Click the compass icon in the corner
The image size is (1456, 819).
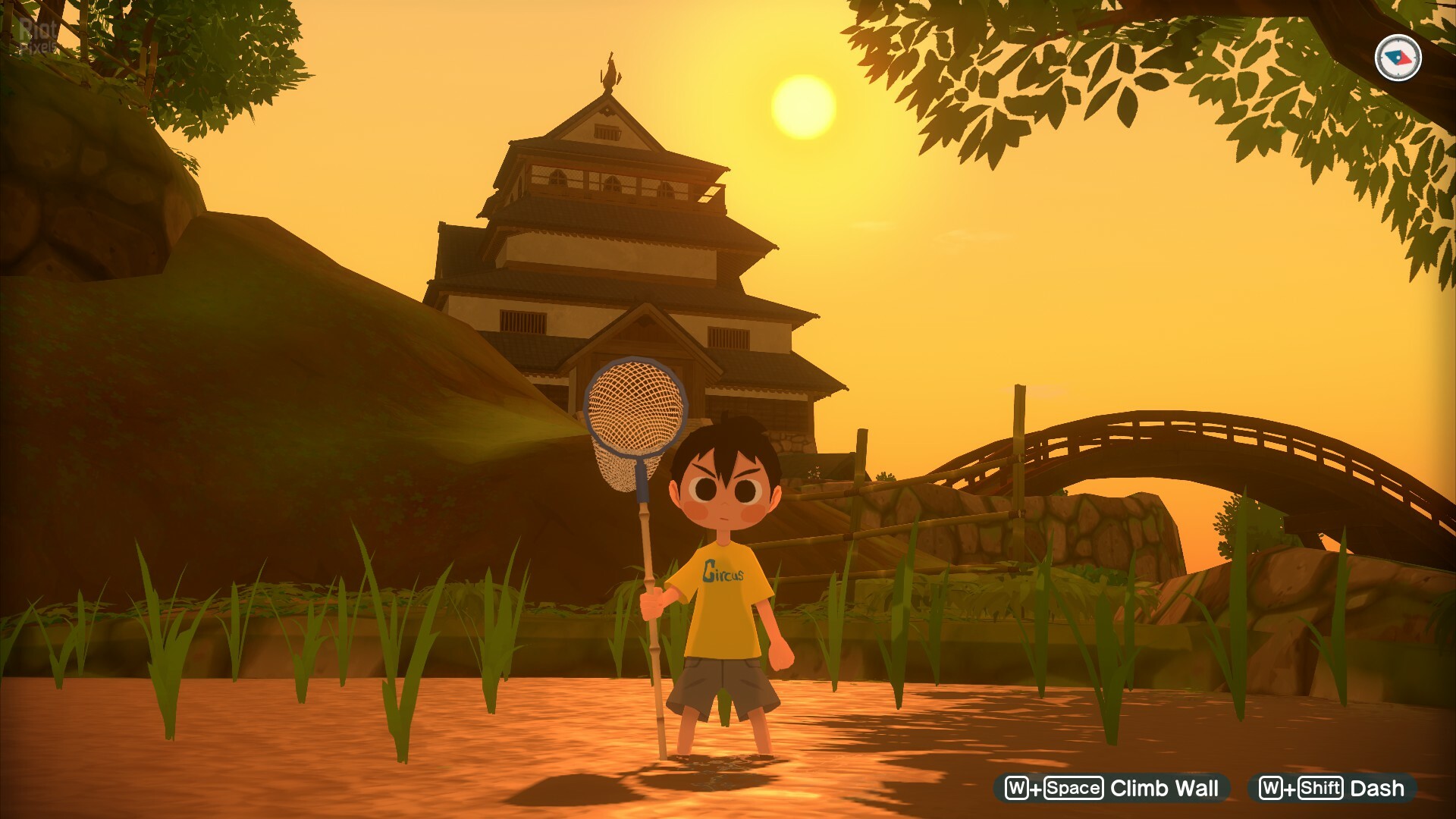[1398, 58]
